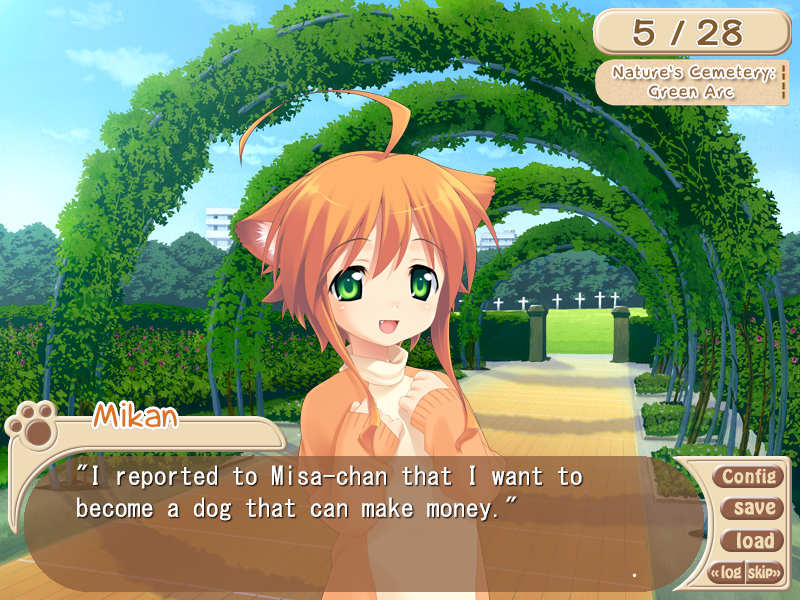This screenshot has width=800, height=600.
Task: Save the game with the save button
Action: 753,508
